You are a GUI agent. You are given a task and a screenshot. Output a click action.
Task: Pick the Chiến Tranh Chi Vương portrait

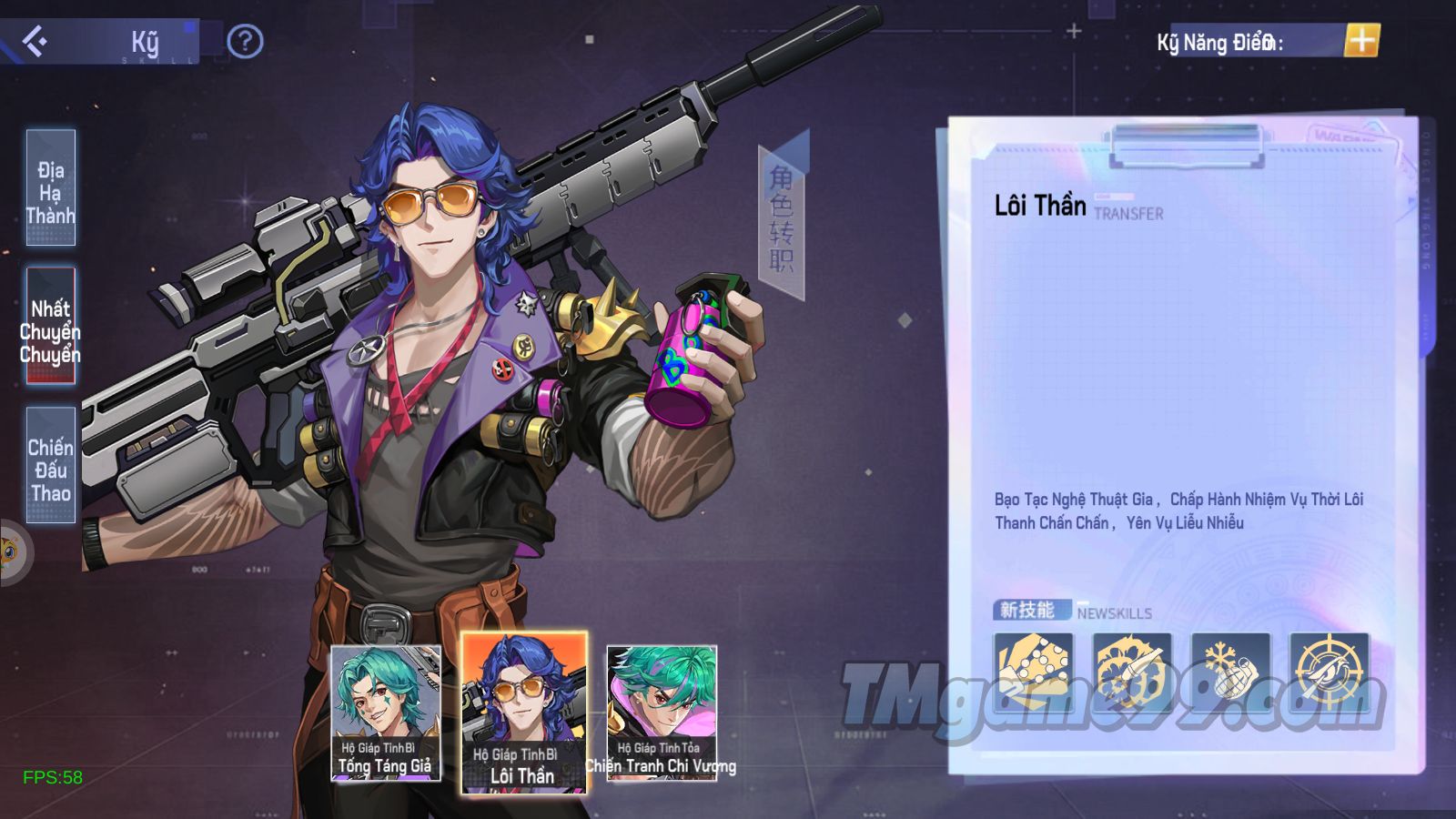(x=662, y=713)
